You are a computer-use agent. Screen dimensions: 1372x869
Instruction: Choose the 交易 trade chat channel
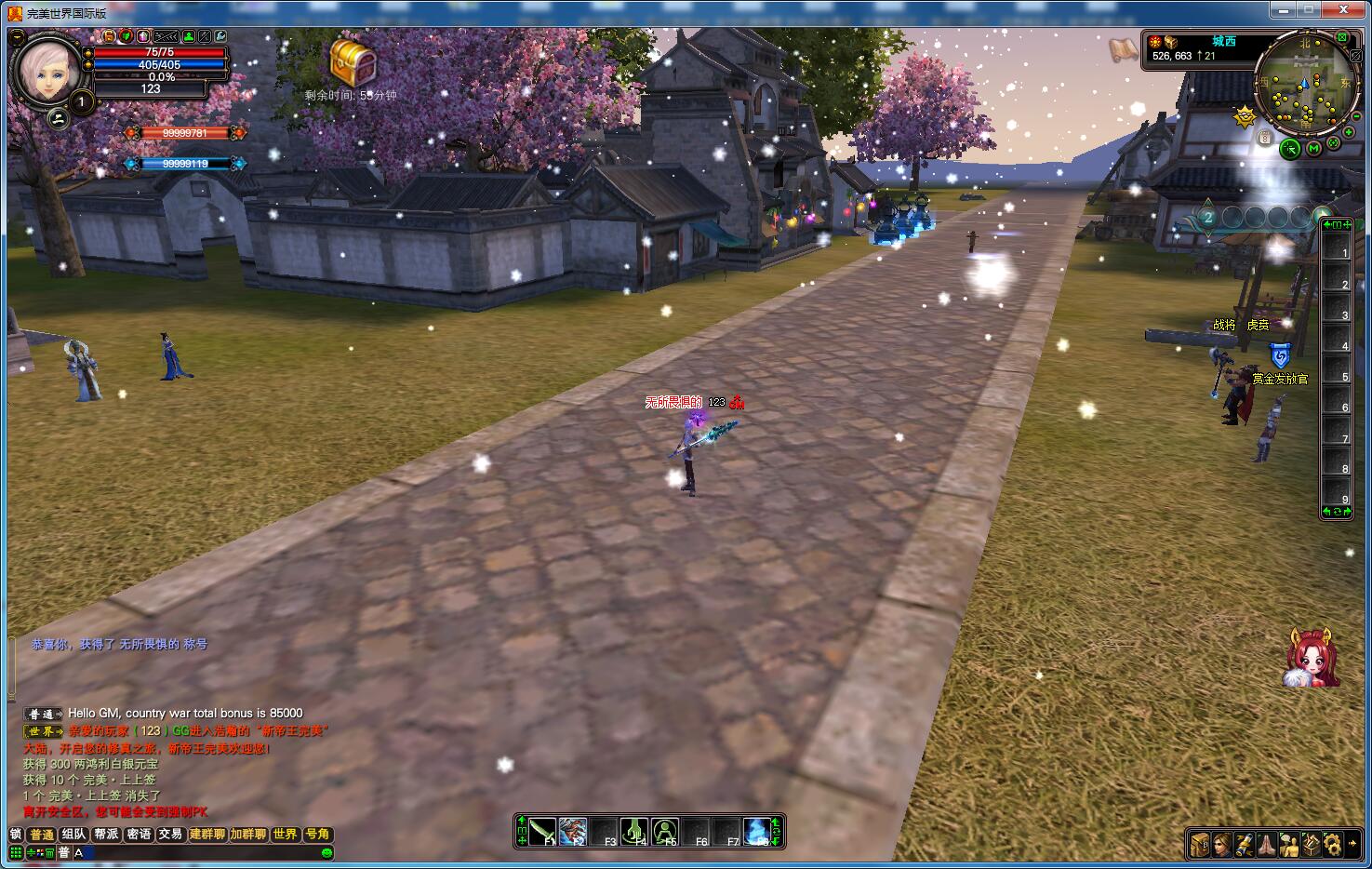170,835
